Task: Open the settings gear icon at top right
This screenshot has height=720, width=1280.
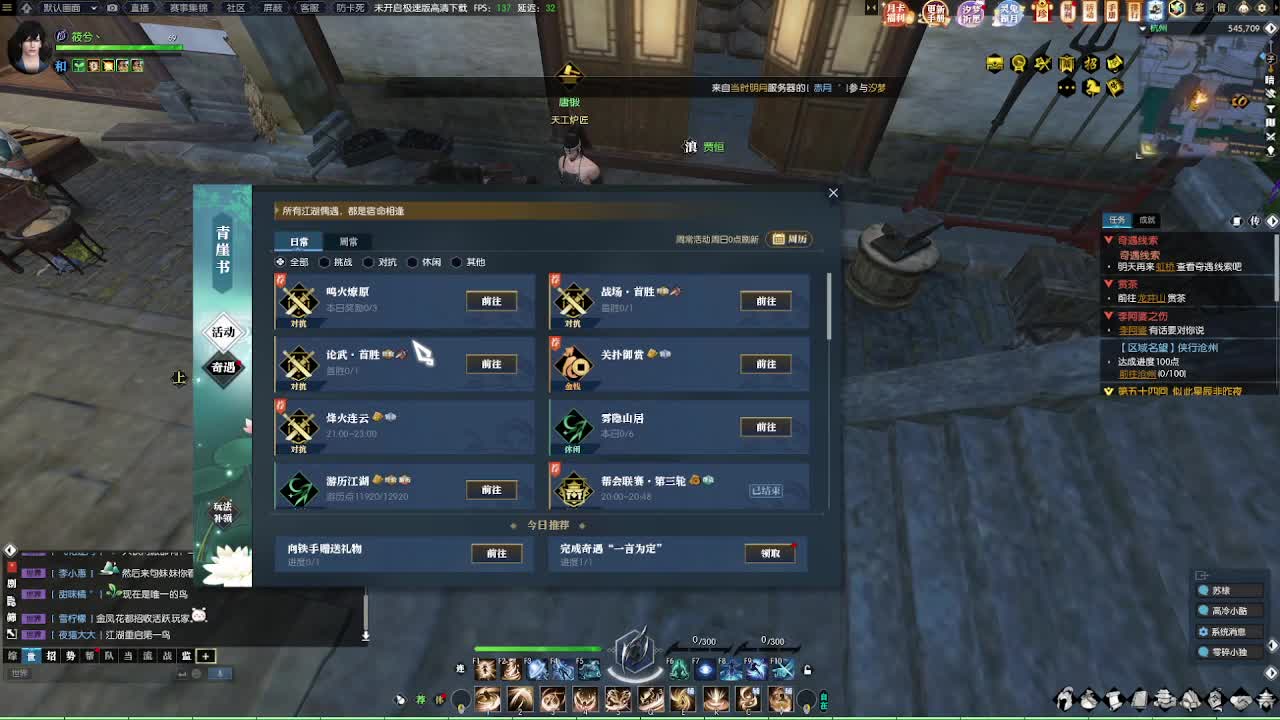Action: 1260,9
